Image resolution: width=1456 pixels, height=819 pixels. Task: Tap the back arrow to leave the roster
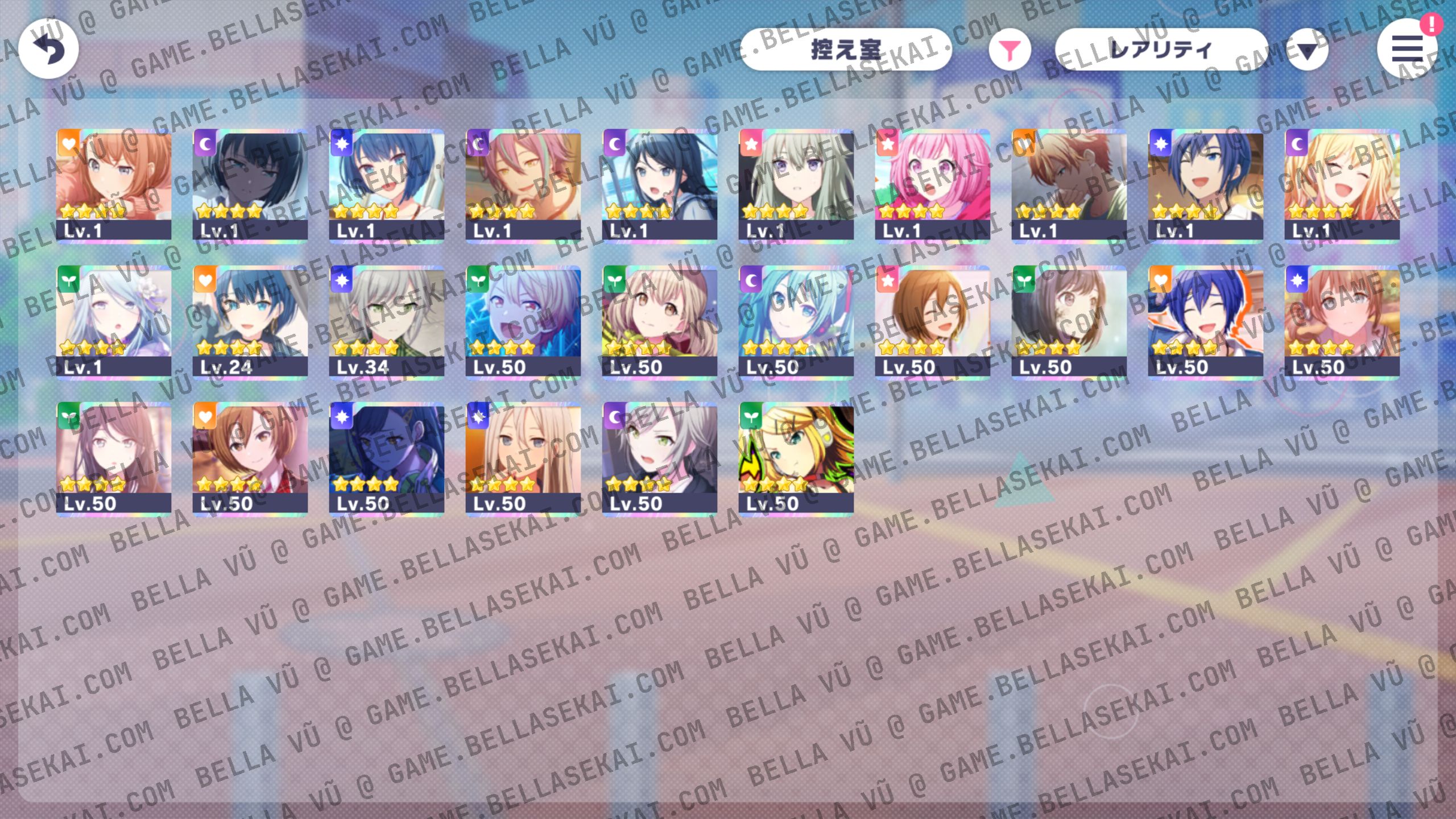point(50,49)
